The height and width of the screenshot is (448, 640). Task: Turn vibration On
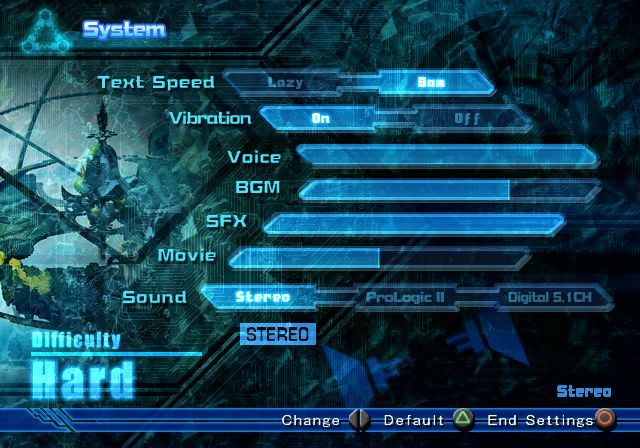(321, 118)
